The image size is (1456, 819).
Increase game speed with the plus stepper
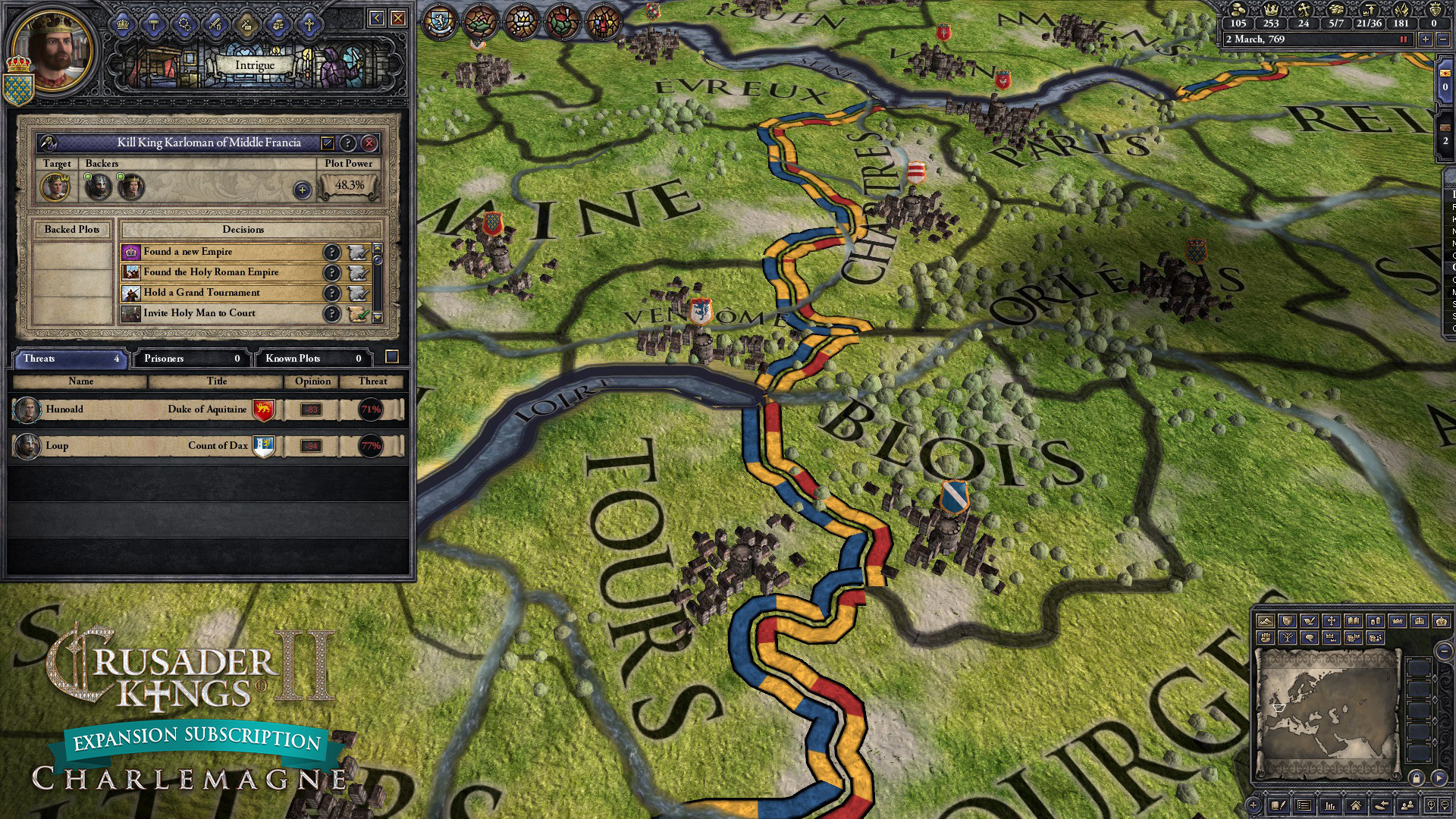click(1426, 39)
